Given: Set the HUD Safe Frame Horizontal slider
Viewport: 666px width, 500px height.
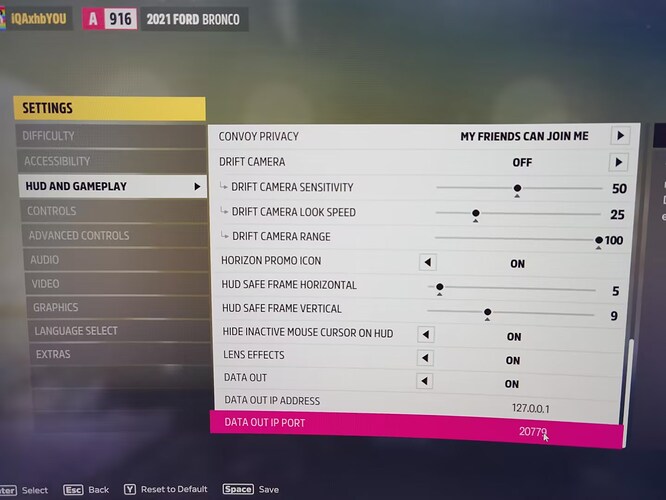Looking at the screenshot, I should coord(439,287).
